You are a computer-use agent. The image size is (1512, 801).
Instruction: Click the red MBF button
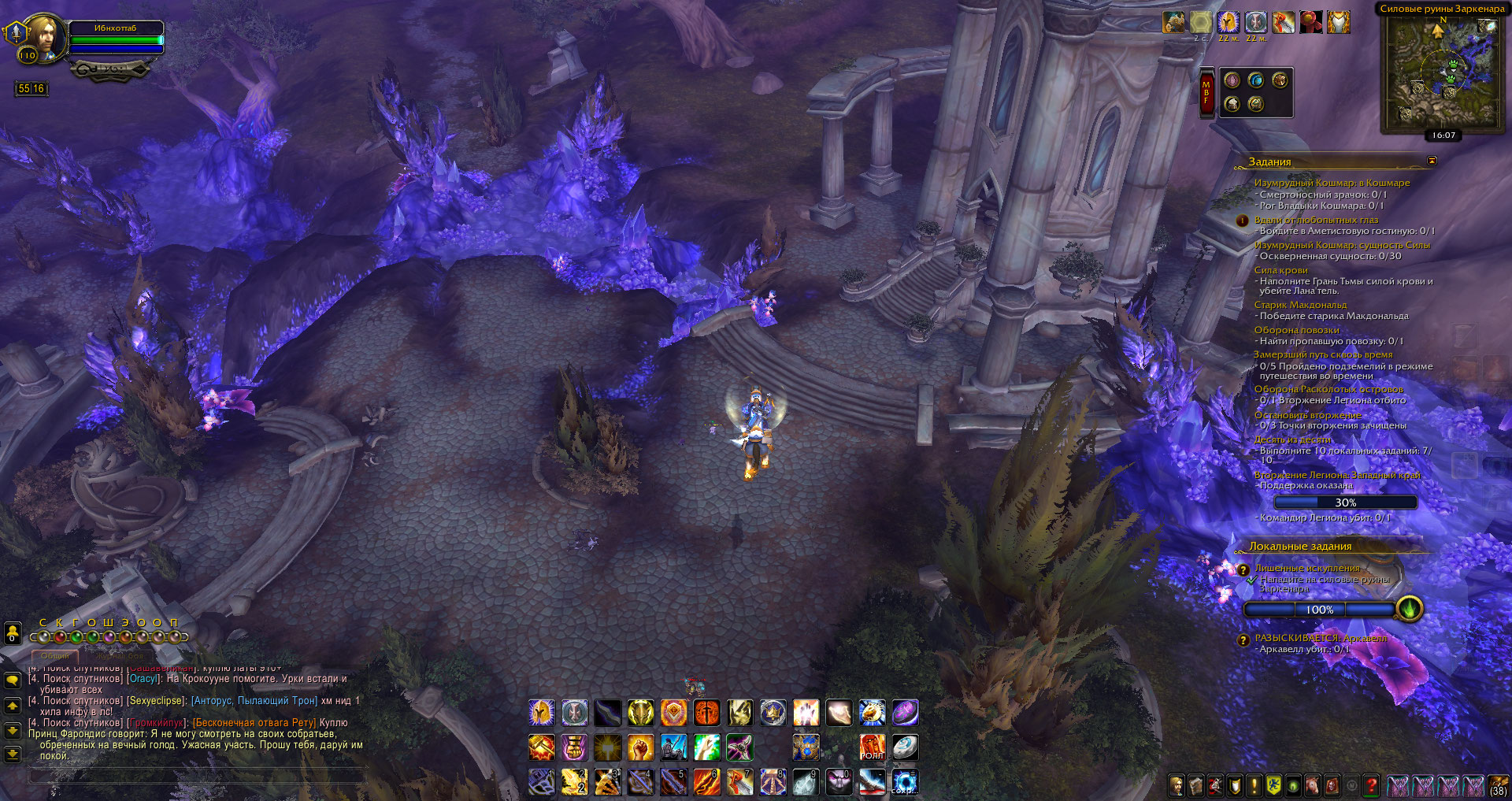(1206, 93)
